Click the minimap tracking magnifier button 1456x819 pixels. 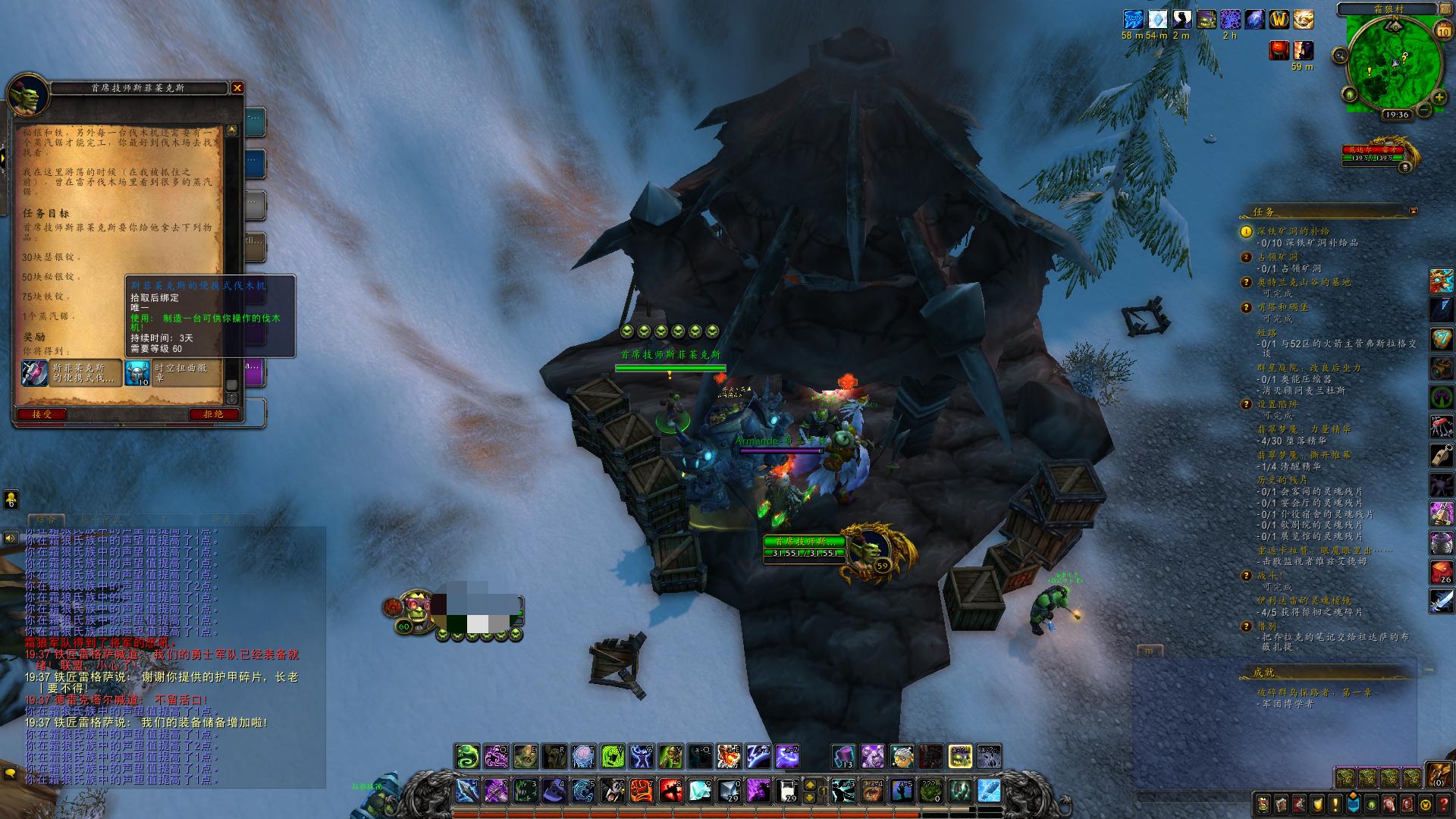(1341, 55)
